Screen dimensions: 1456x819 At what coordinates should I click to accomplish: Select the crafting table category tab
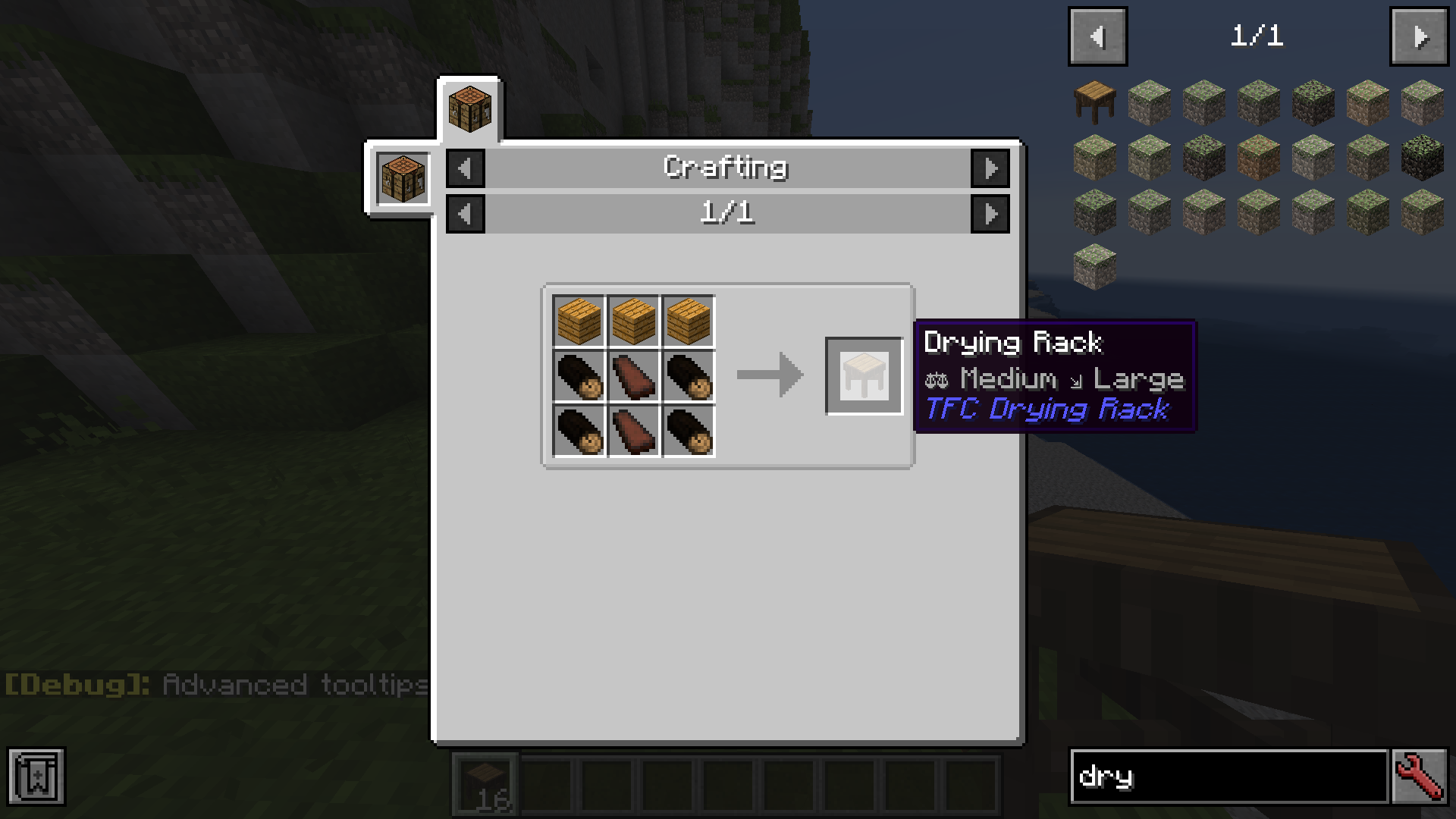(469, 109)
